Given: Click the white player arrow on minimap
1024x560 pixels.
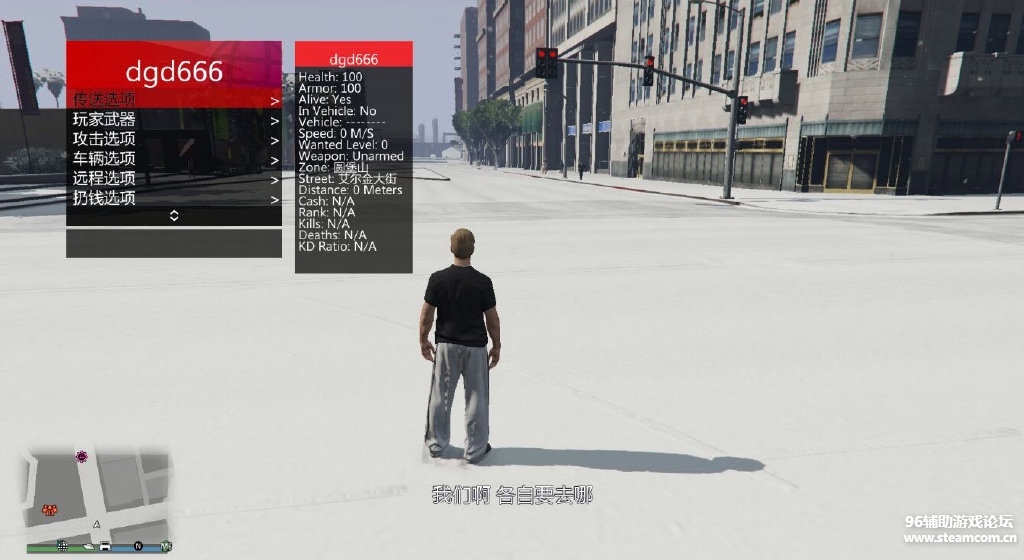Looking at the screenshot, I should click(x=96, y=523).
